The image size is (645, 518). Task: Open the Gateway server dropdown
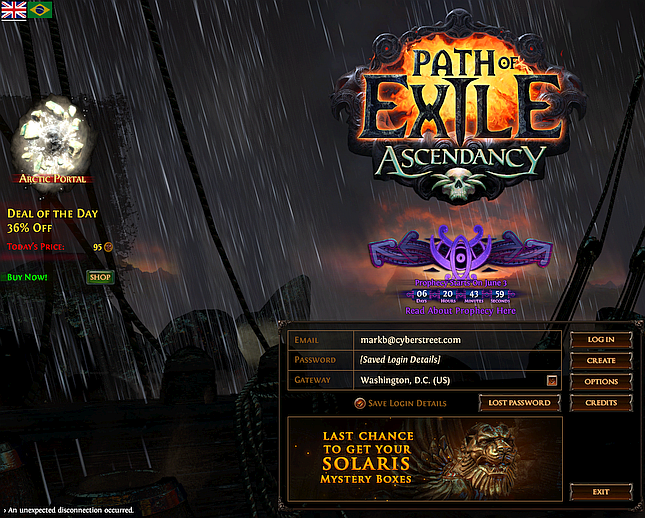pyautogui.click(x=552, y=381)
